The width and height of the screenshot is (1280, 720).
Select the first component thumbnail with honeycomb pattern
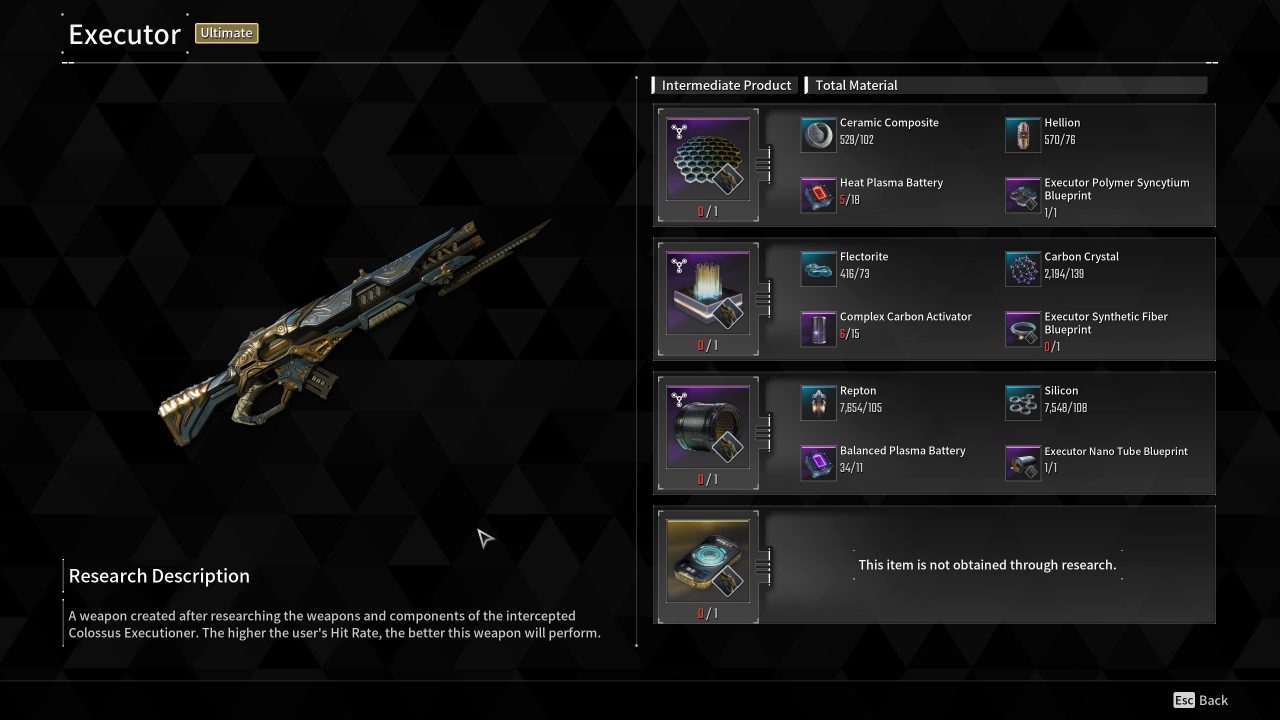click(707, 160)
